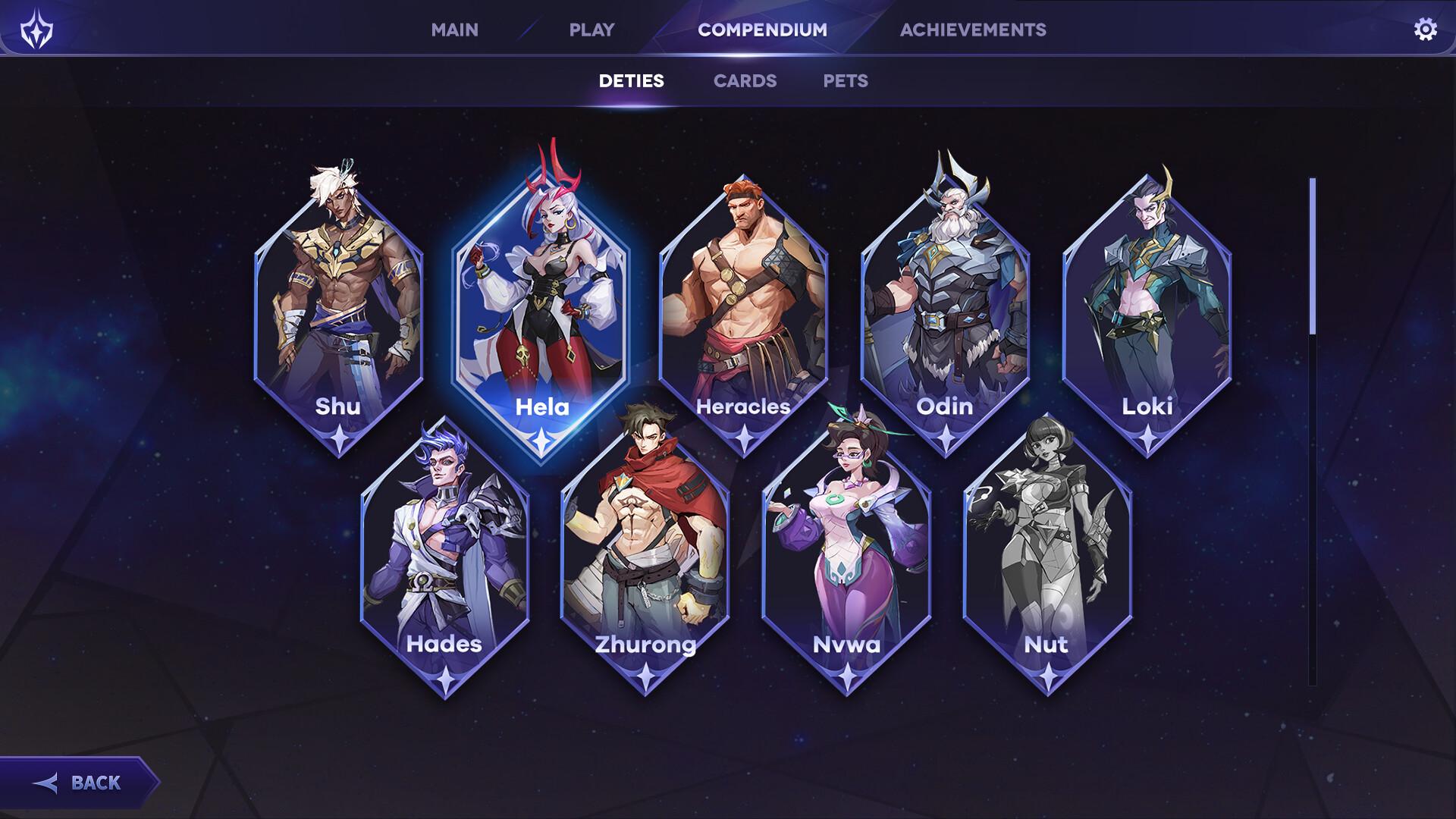Open the Main menu tab
This screenshot has height=819, width=1456.
pyautogui.click(x=454, y=30)
